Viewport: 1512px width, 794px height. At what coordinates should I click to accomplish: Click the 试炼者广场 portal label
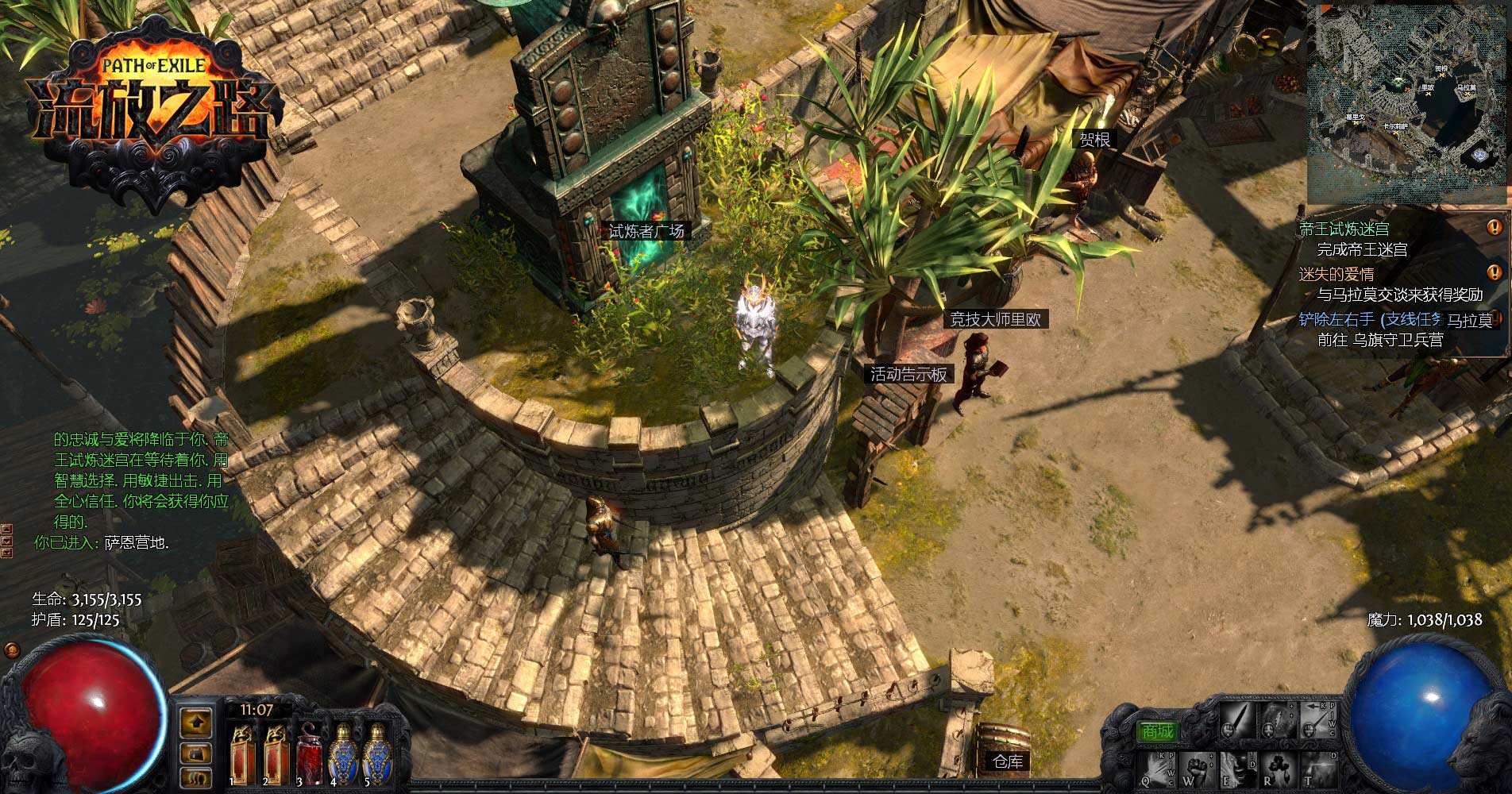[646, 231]
